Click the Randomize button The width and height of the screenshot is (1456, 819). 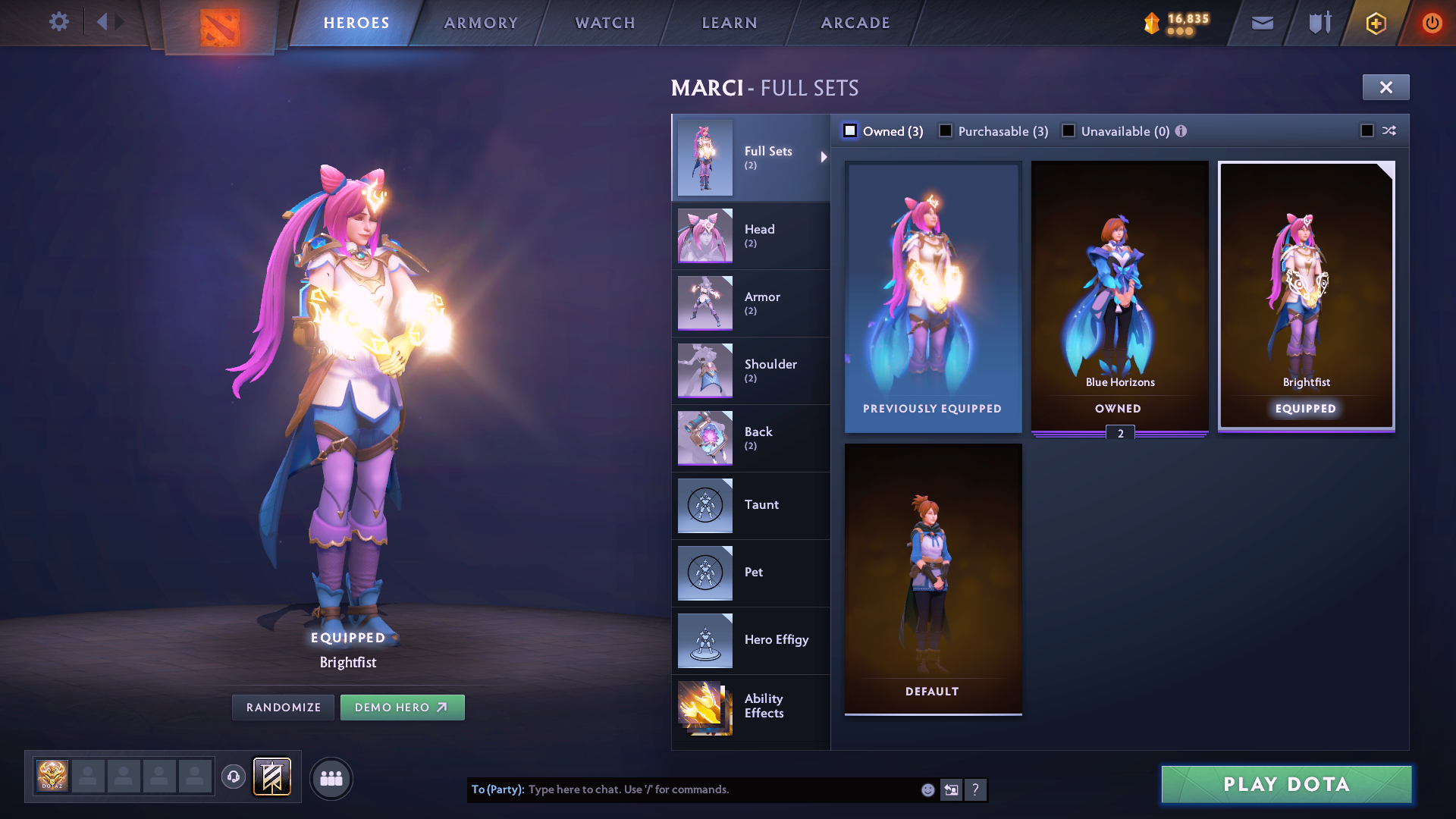click(x=284, y=708)
